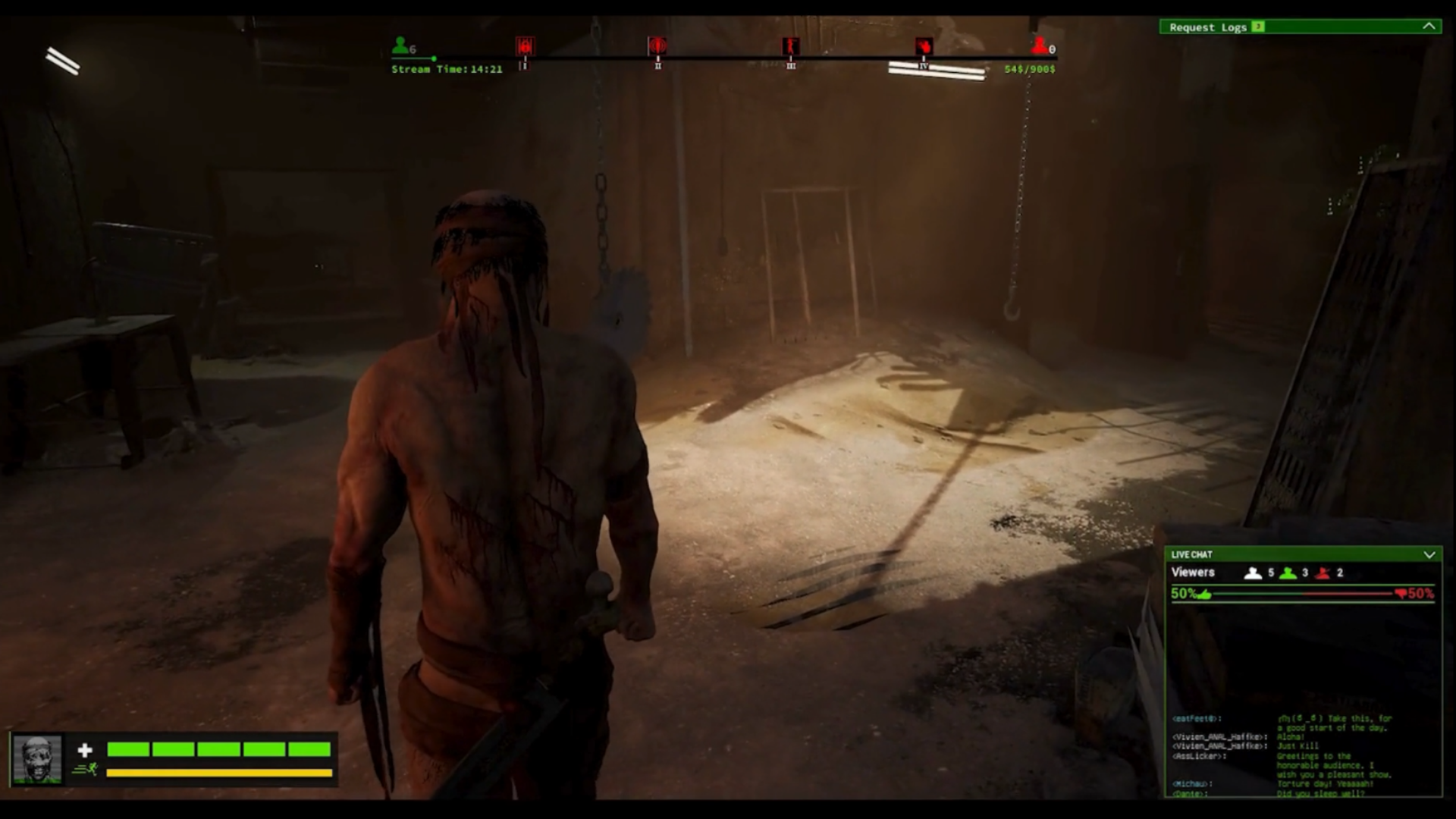
Task: Select the red viewer icon showing 0
Action: pyautogui.click(x=1040, y=45)
